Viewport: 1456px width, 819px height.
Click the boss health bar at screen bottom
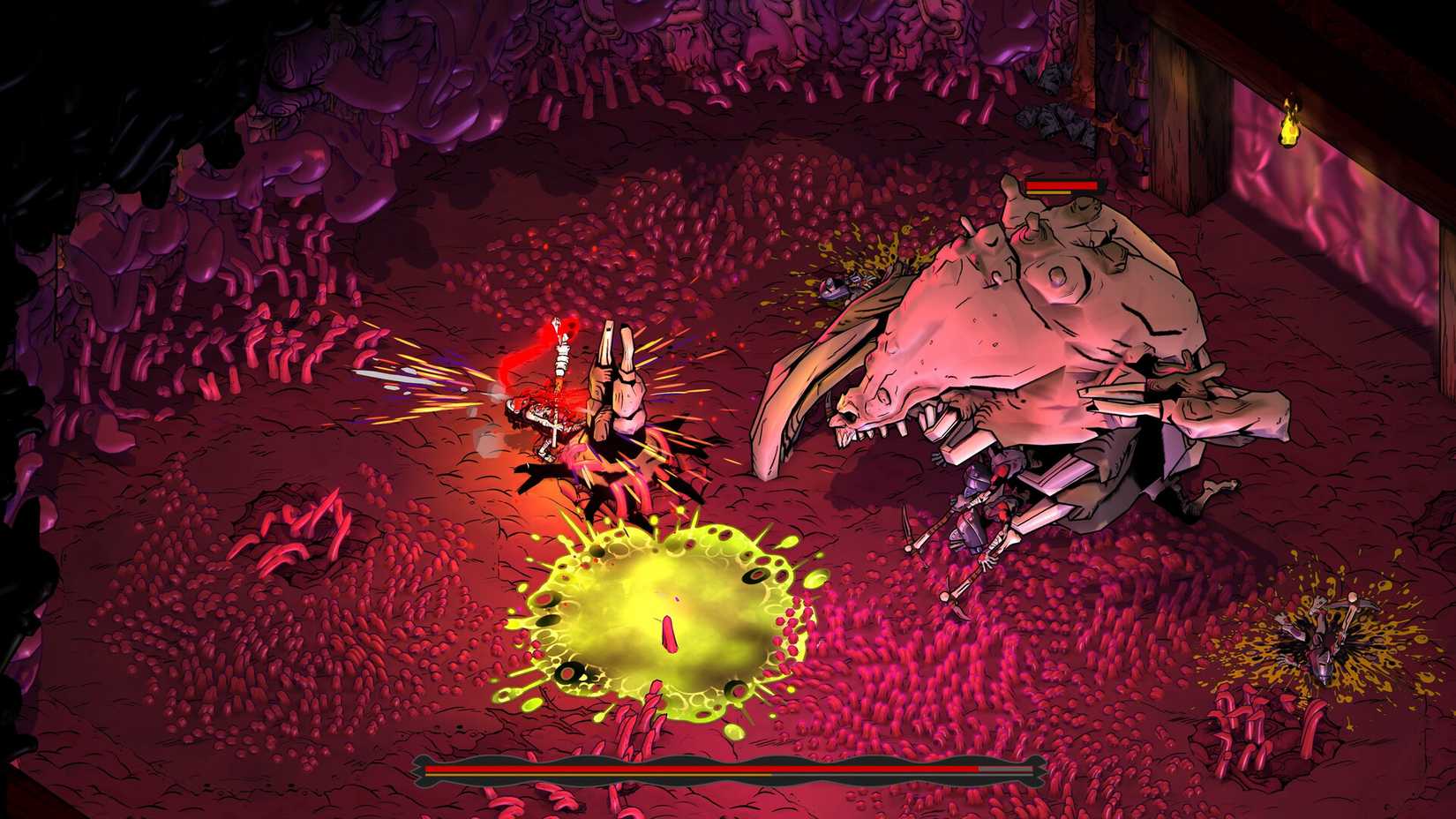[x=706, y=770]
